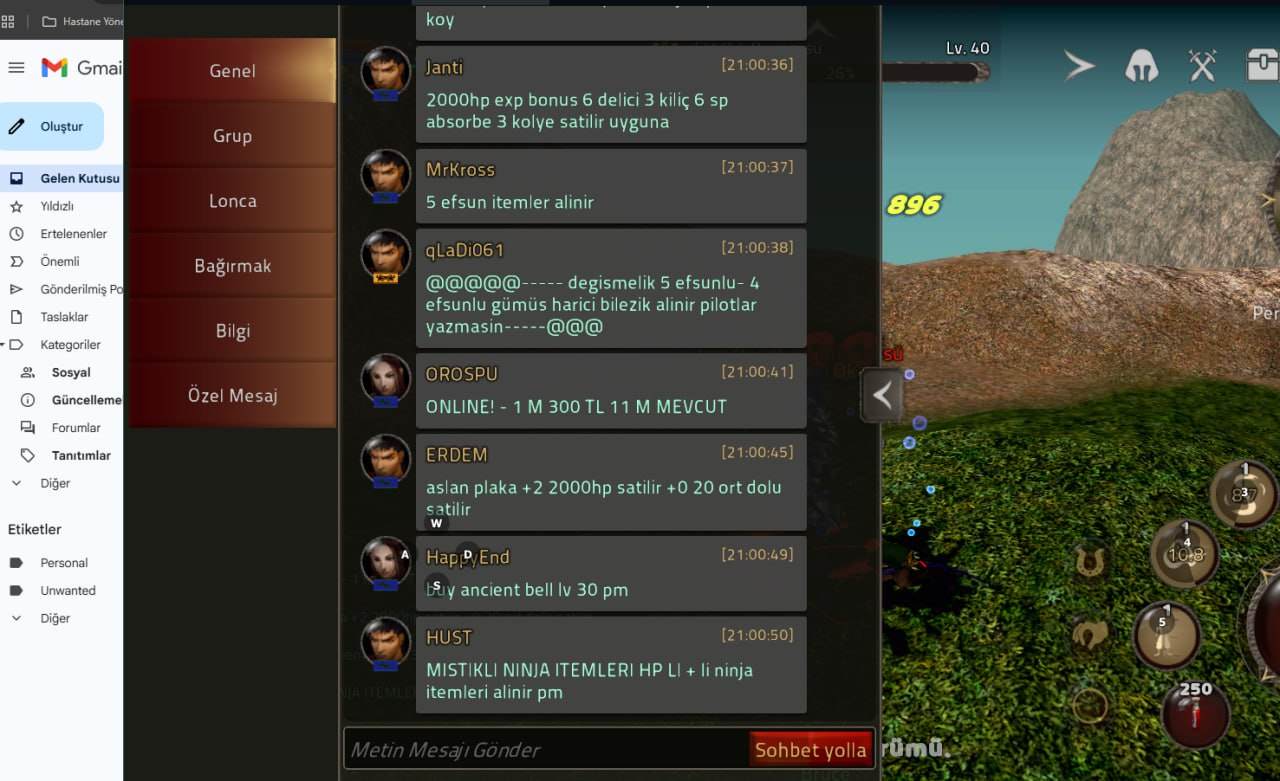This screenshot has width=1280, height=781.
Task: Switch to the Genel chat tab
Action: (232, 71)
